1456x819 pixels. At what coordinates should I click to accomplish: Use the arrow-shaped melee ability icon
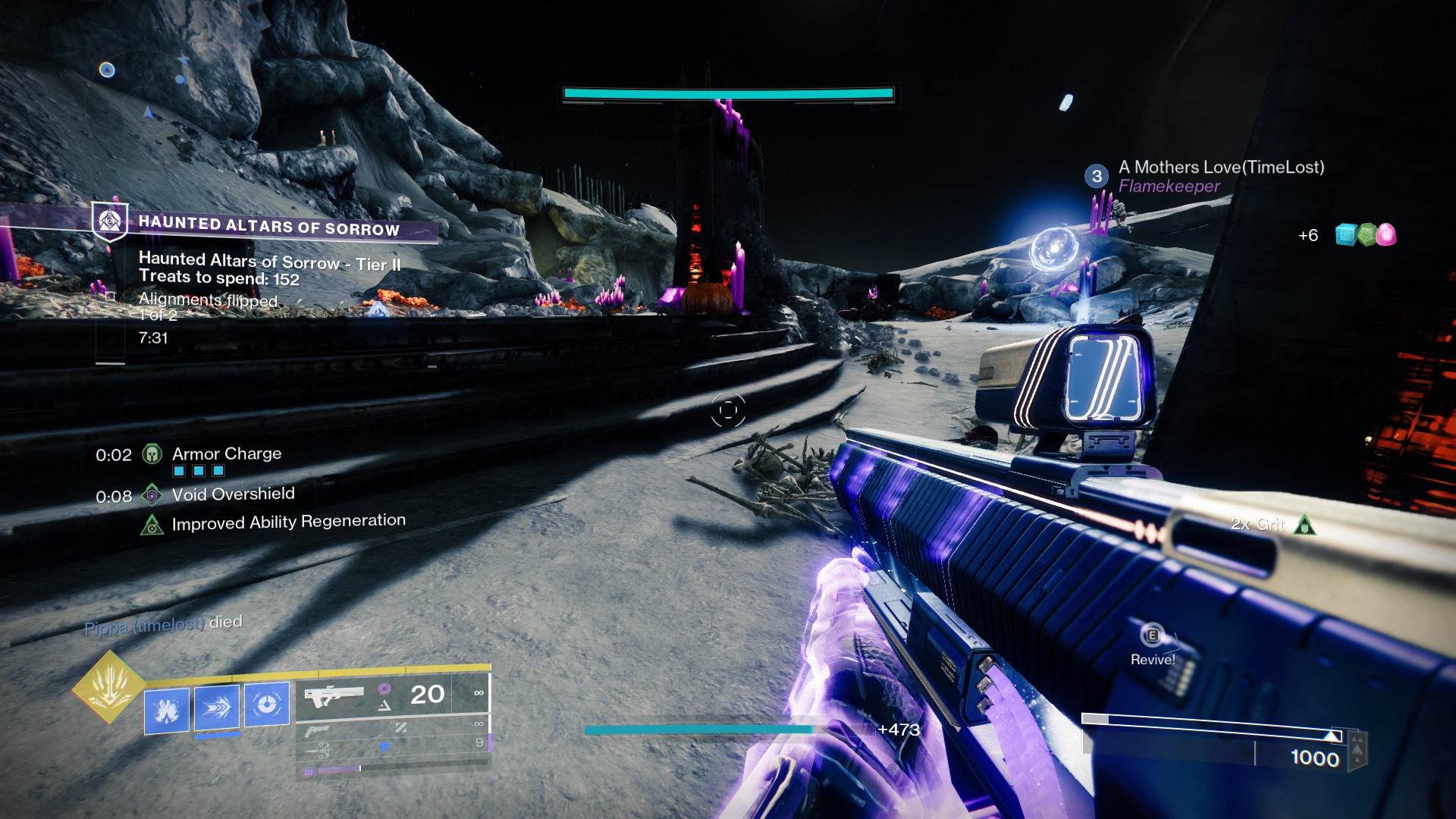tap(217, 708)
